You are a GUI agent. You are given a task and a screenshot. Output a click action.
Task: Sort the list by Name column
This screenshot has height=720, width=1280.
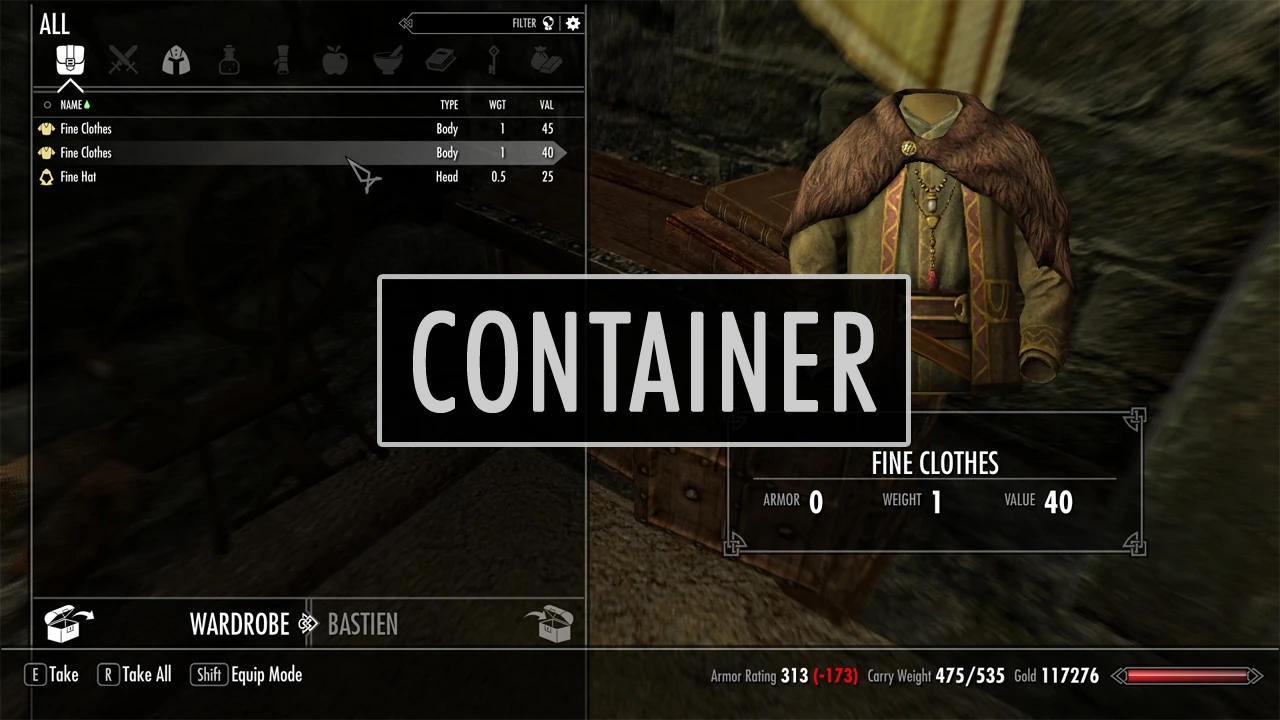(71, 105)
